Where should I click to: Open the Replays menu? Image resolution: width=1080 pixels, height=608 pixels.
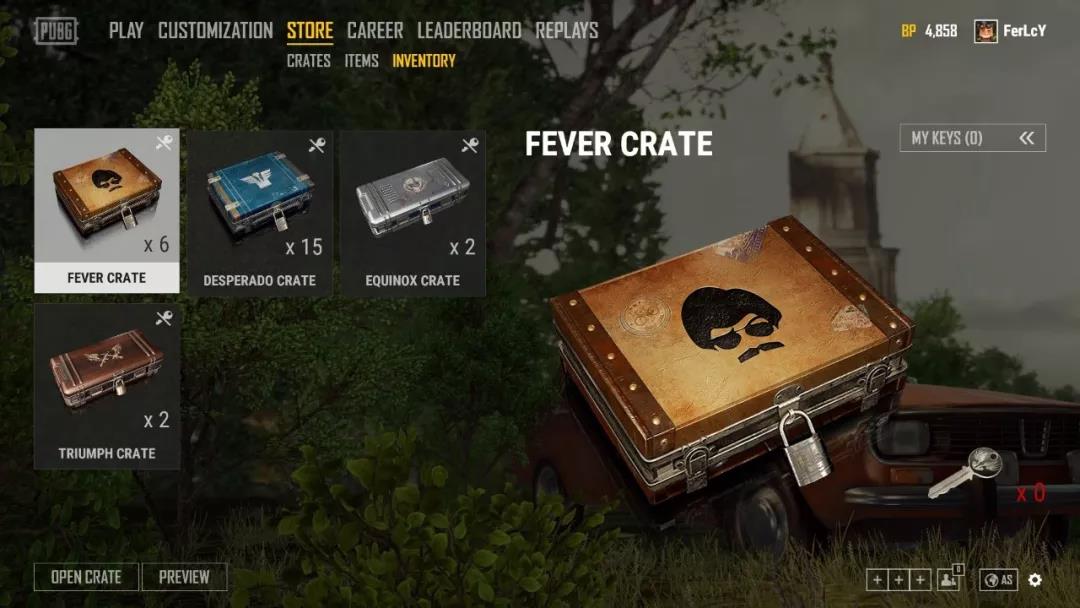[x=567, y=31]
